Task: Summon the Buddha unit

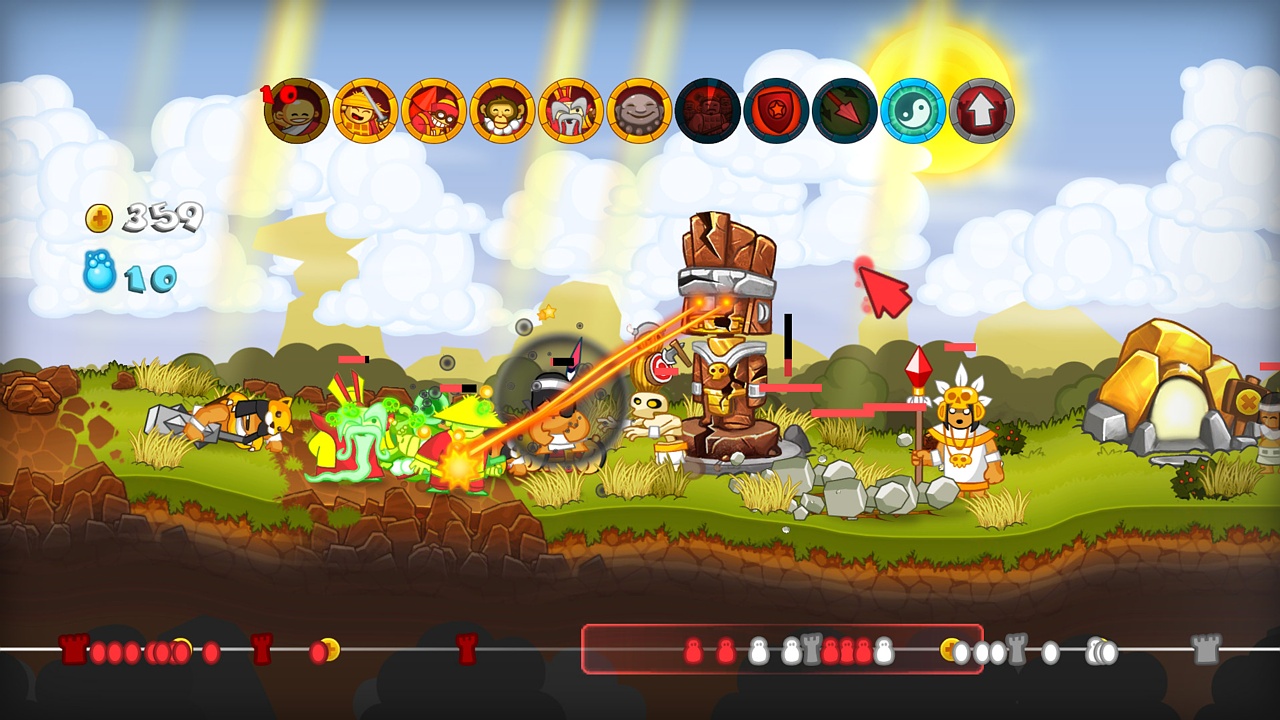Action: coord(640,110)
